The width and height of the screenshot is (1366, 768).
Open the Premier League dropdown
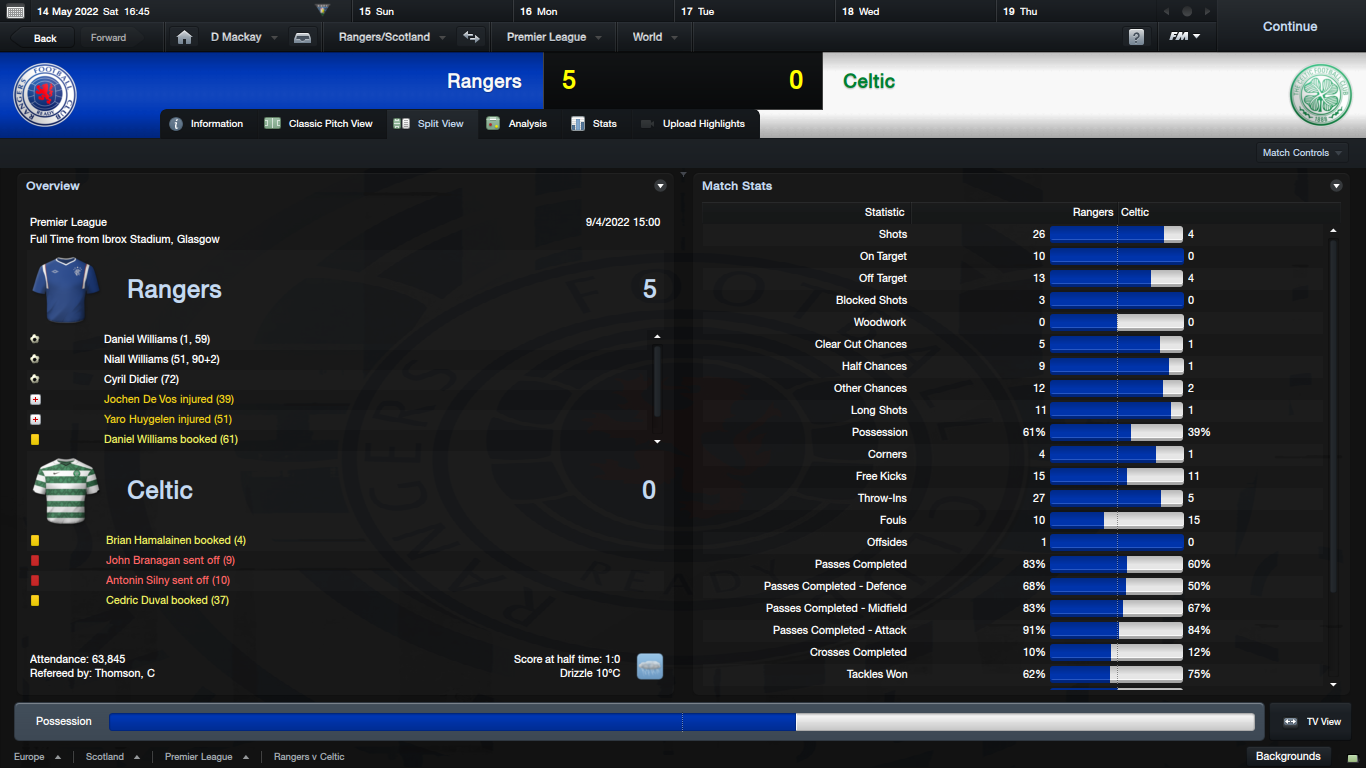tap(554, 37)
